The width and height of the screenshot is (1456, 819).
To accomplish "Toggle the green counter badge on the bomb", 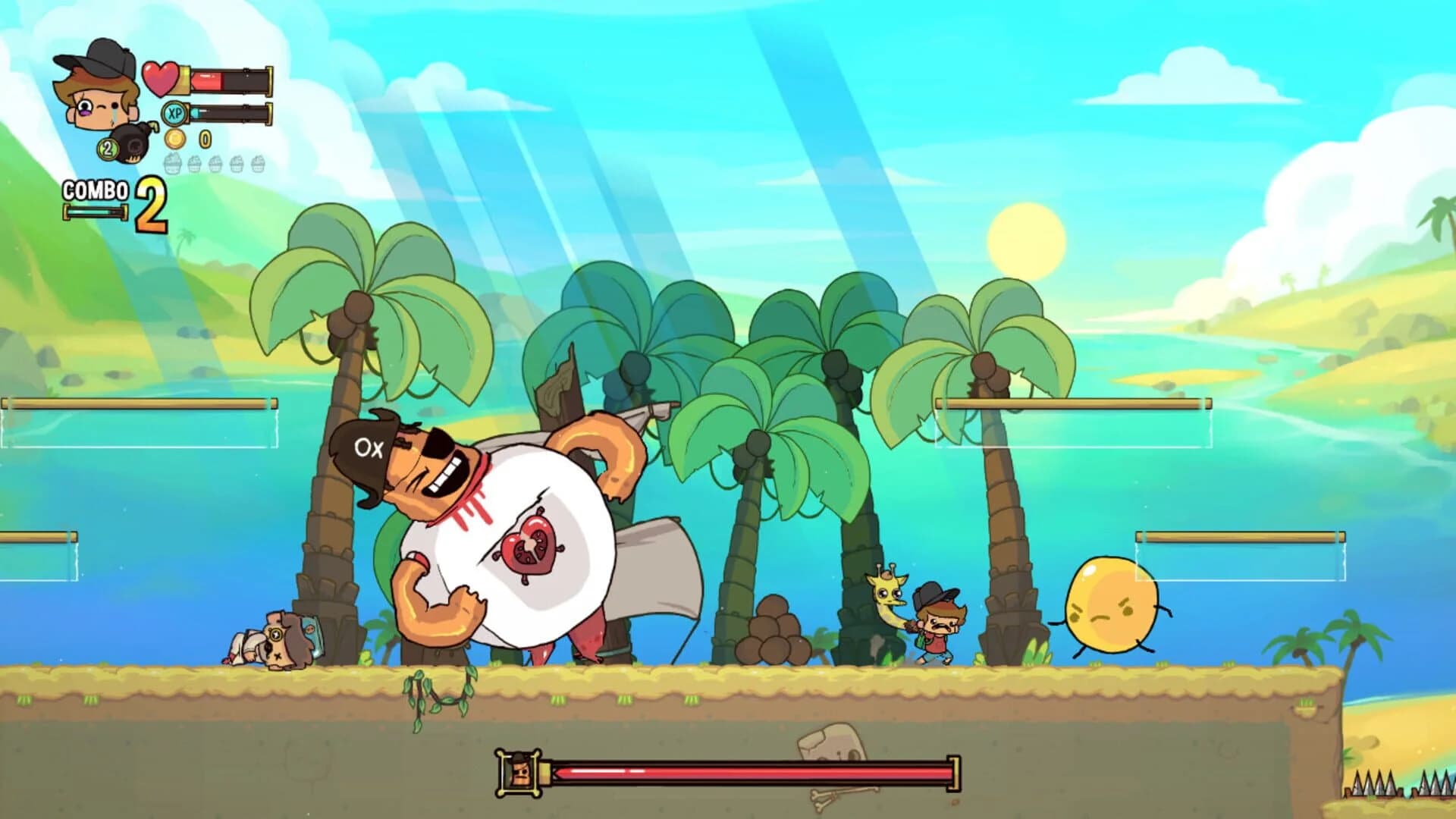I will point(107,149).
